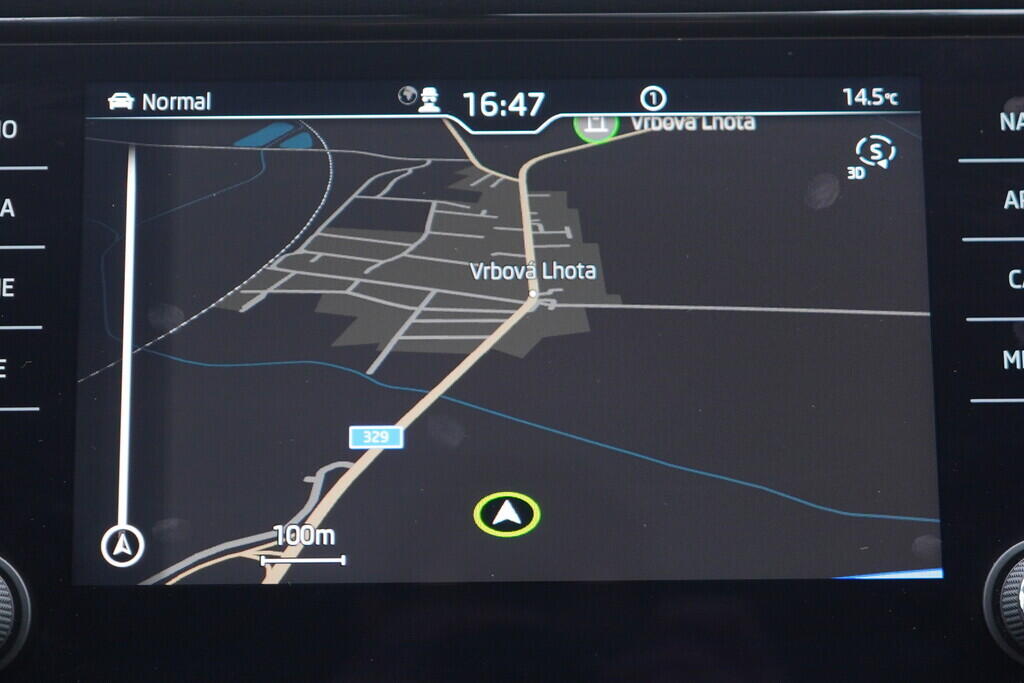Screen dimensions: 1024x683
Task: Open the globe and person status icon
Action: [x=420, y=99]
